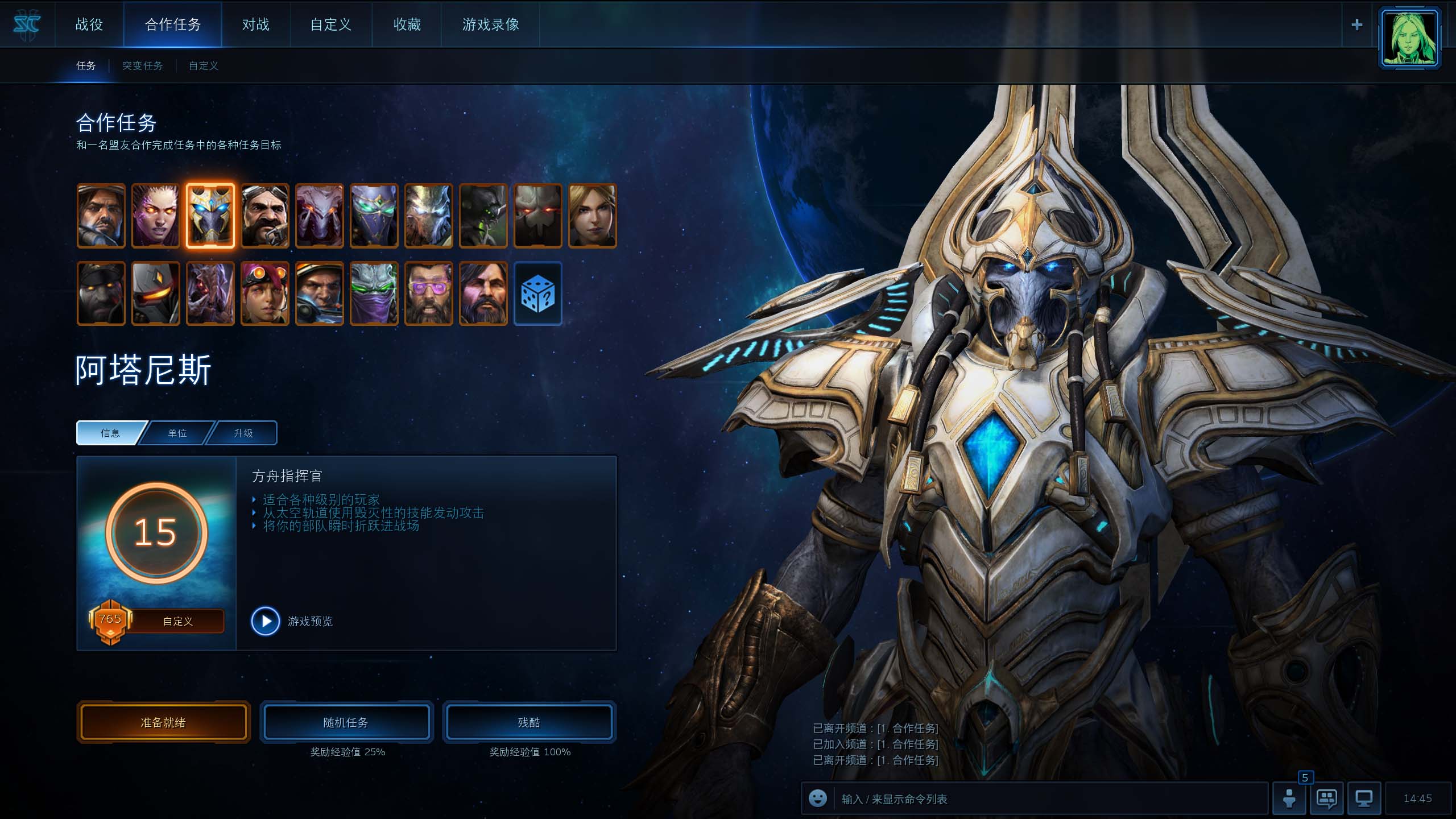
Task: Choose the blonde Nova commander portrait
Action: (x=593, y=216)
